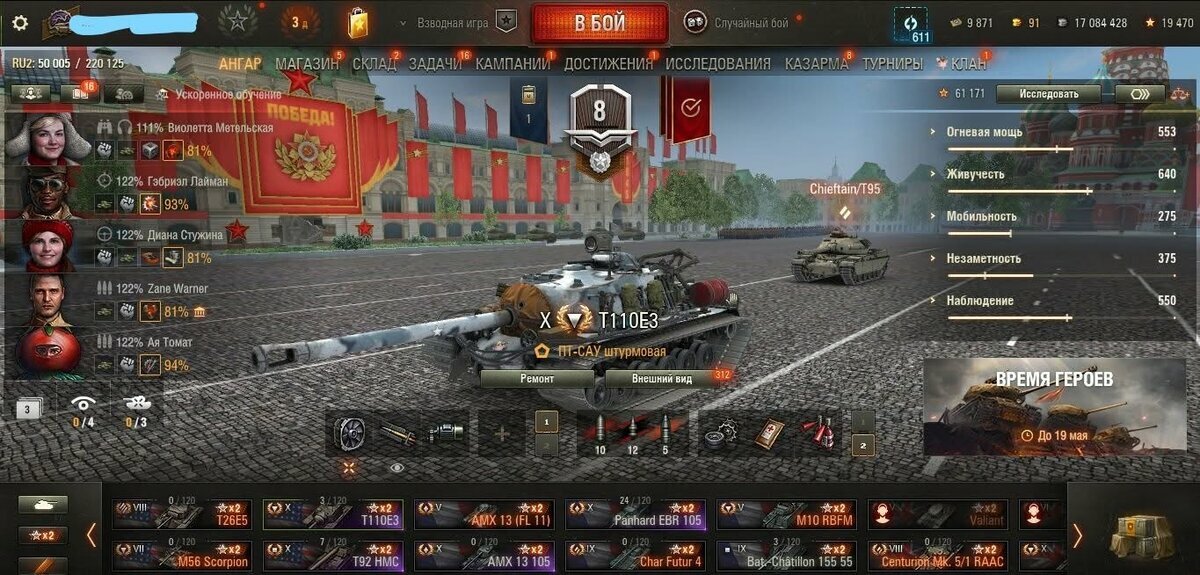Open the Время героев event banner
The height and width of the screenshot is (575, 1200).
[1054, 405]
